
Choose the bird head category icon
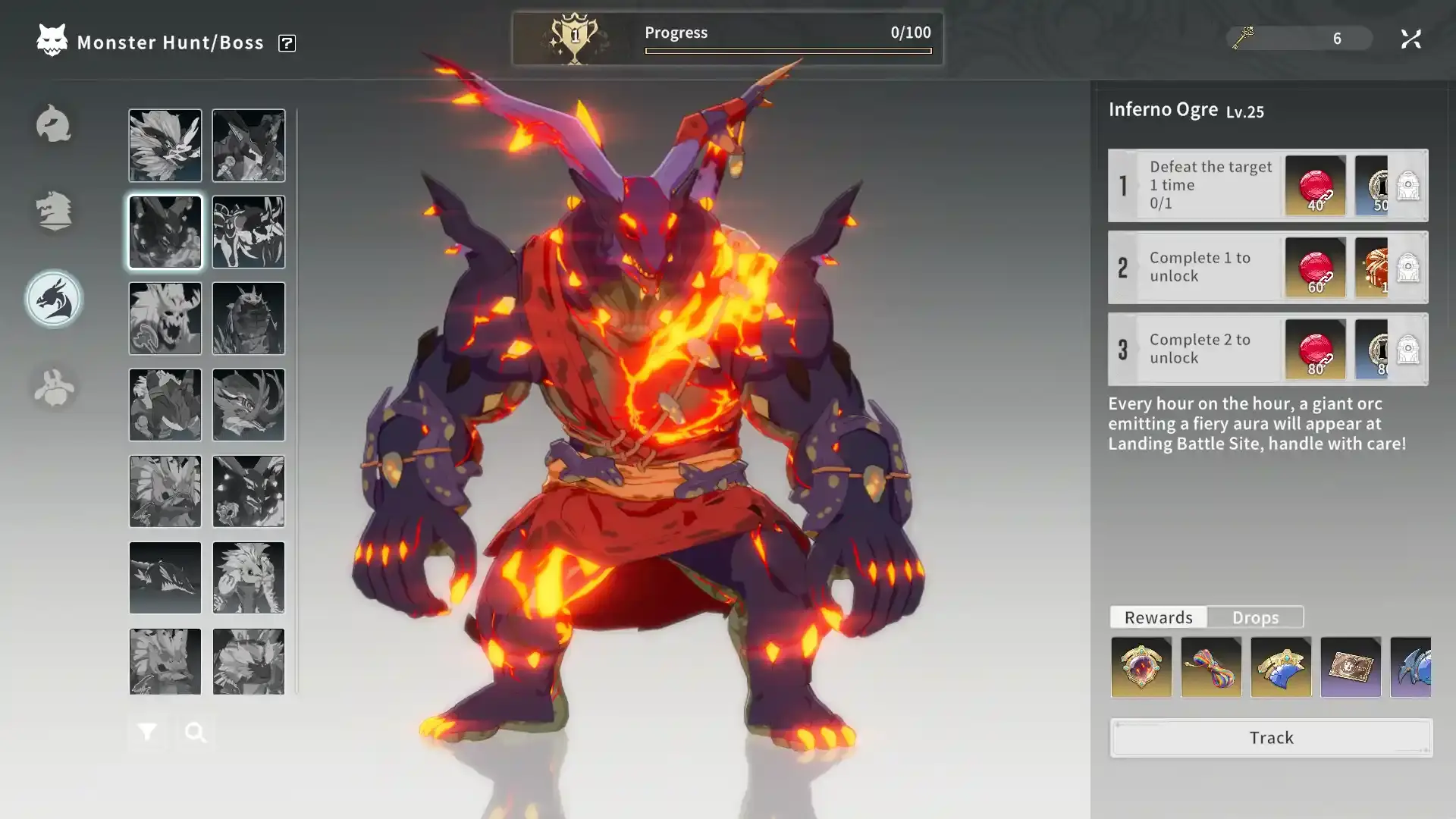pos(54,124)
